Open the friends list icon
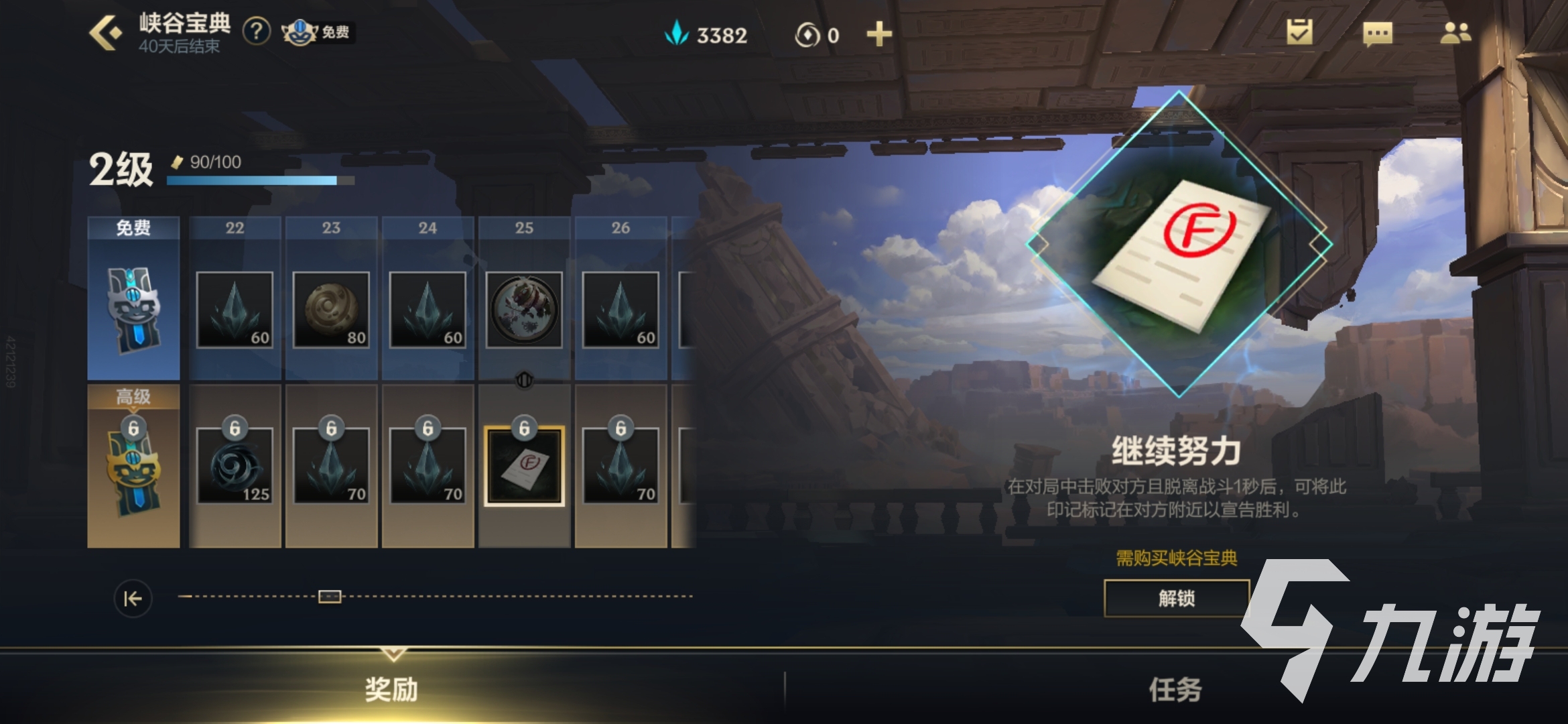This screenshot has width=1568, height=724. pos(1455,33)
